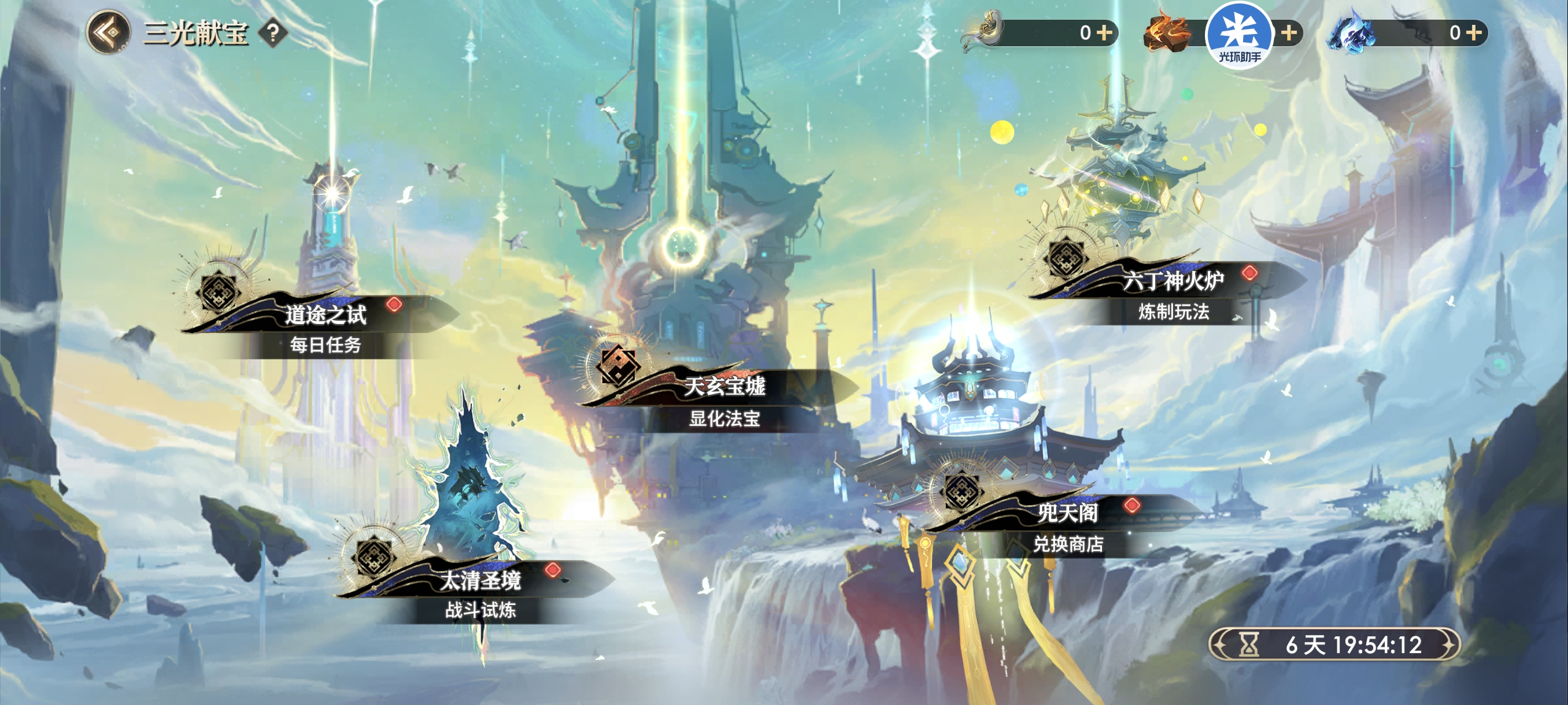Viewport: 1568px width, 705px height.
Task: Open the question mark help for 三光献宝
Action: point(273,33)
